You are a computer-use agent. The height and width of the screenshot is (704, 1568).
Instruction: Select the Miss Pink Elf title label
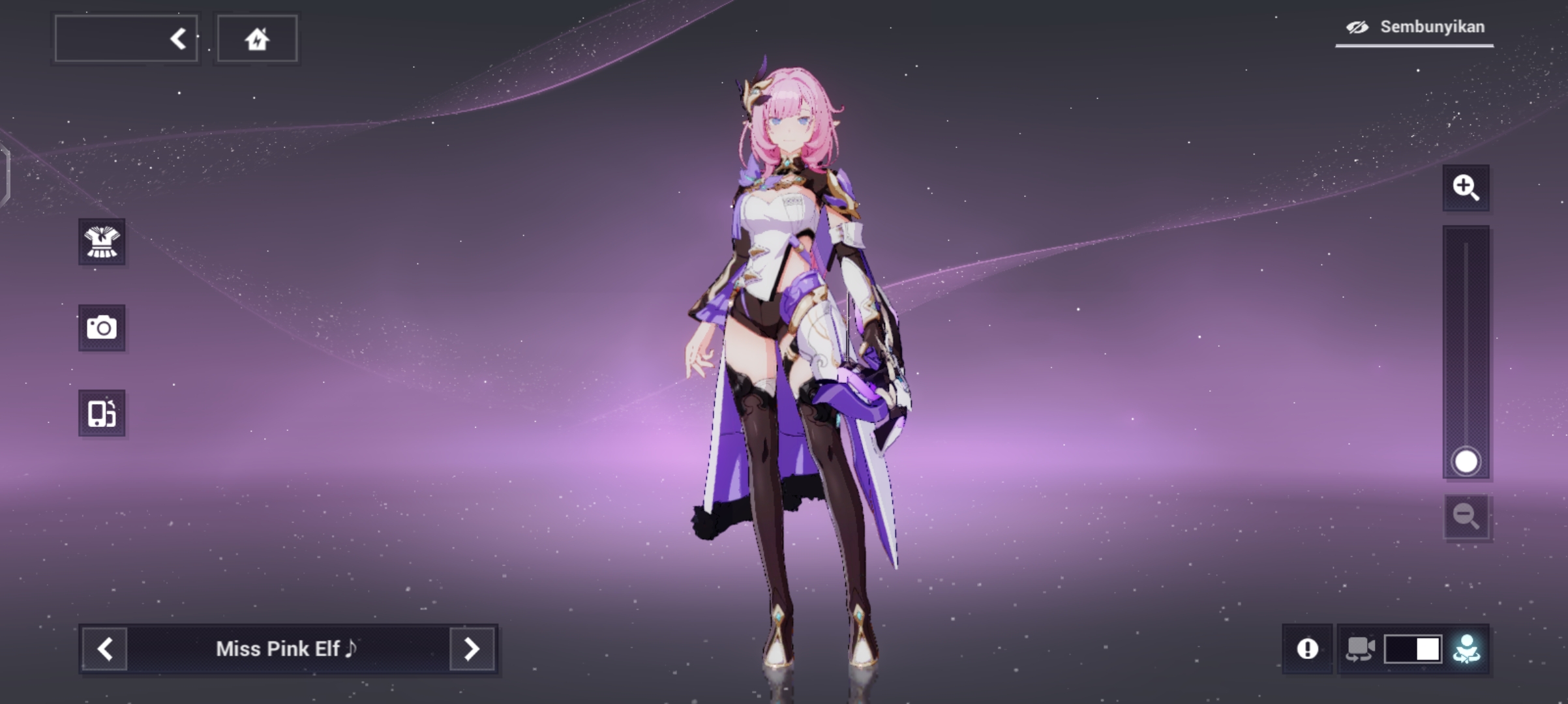click(287, 649)
